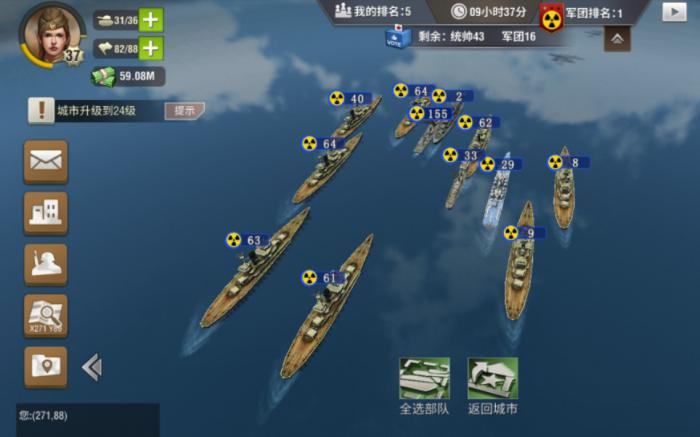Open the map coordinate search
The height and width of the screenshot is (437, 700).
pyautogui.click(x=46, y=315)
